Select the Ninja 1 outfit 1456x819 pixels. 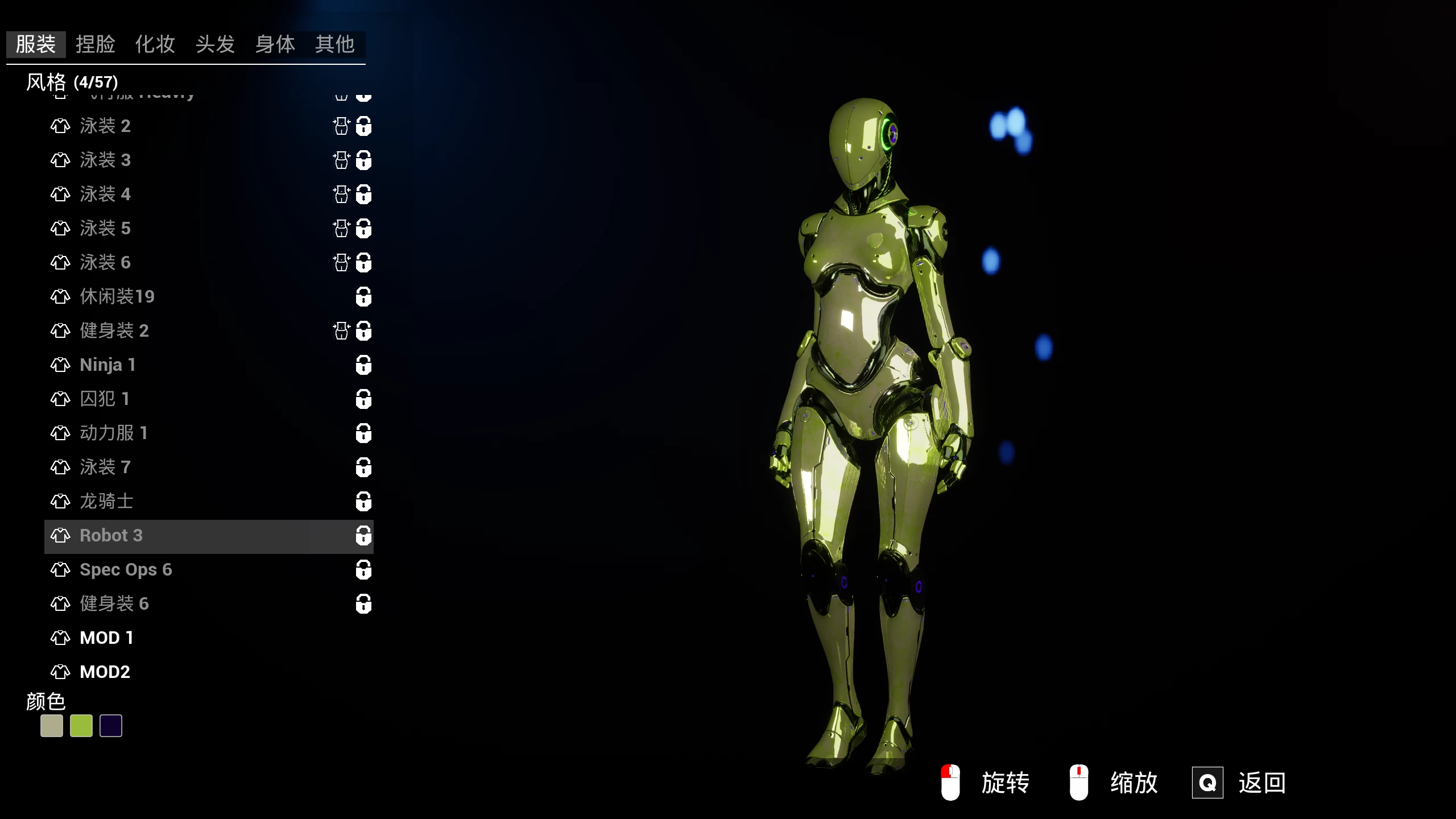(x=107, y=365)
